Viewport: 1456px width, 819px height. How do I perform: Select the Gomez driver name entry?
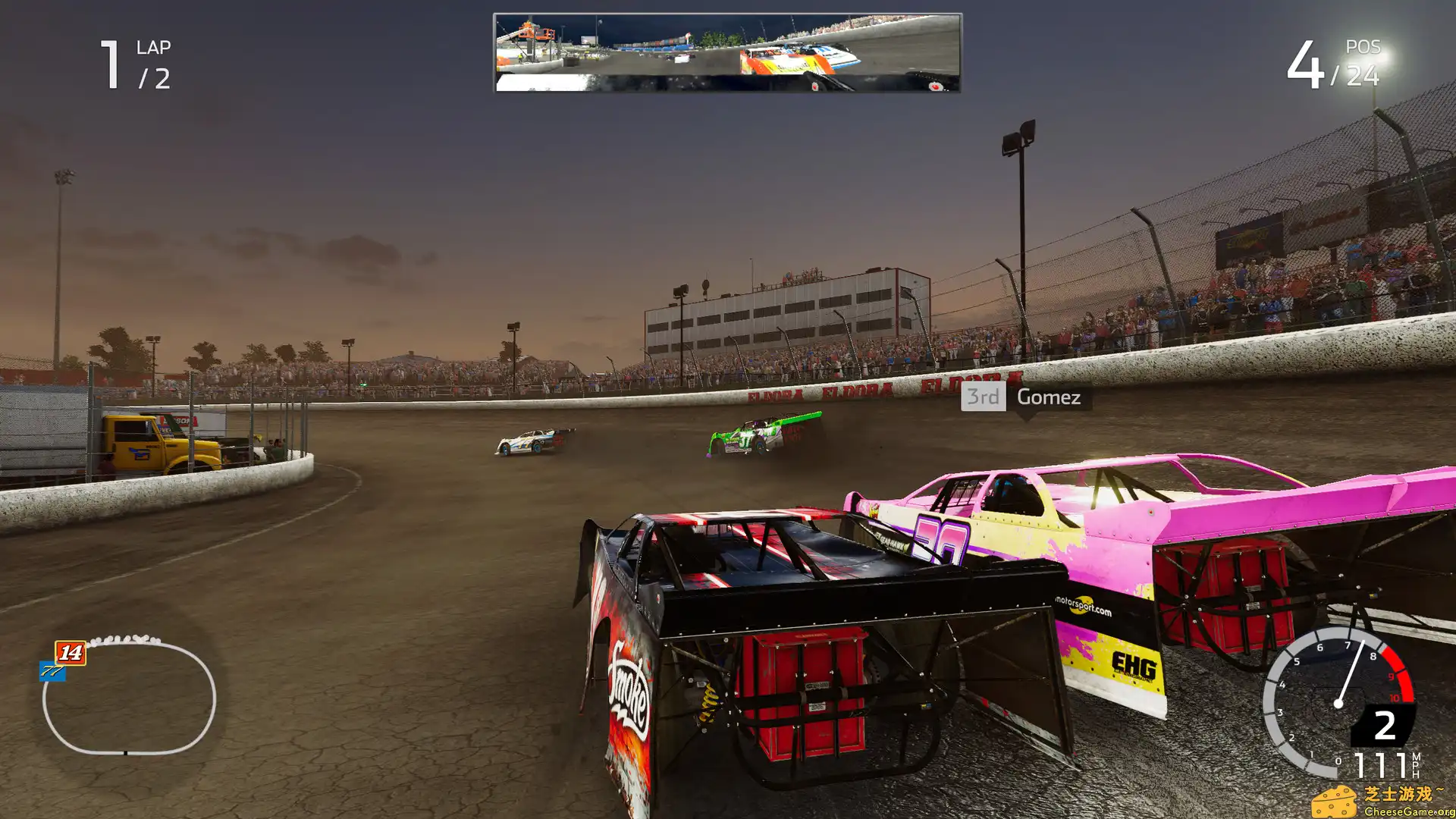(x=1048, y=397)
